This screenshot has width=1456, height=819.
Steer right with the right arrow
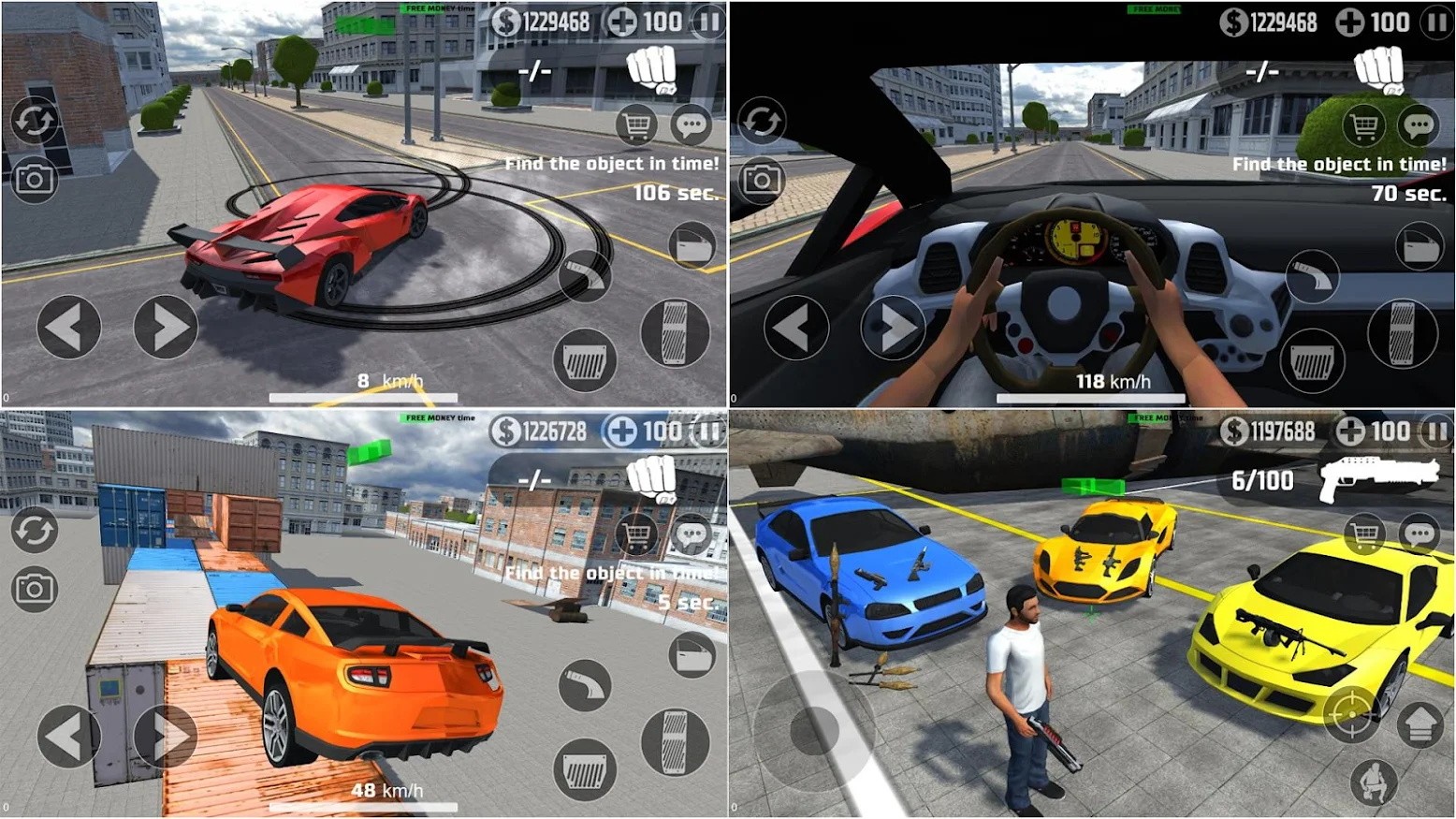pyautogui.click(x=164, y=326)
